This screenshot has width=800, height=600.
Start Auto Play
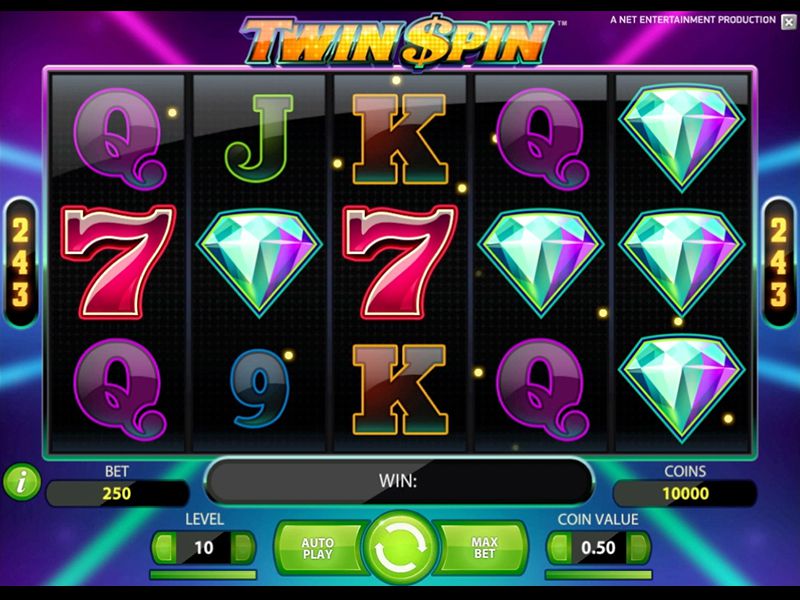317,547
